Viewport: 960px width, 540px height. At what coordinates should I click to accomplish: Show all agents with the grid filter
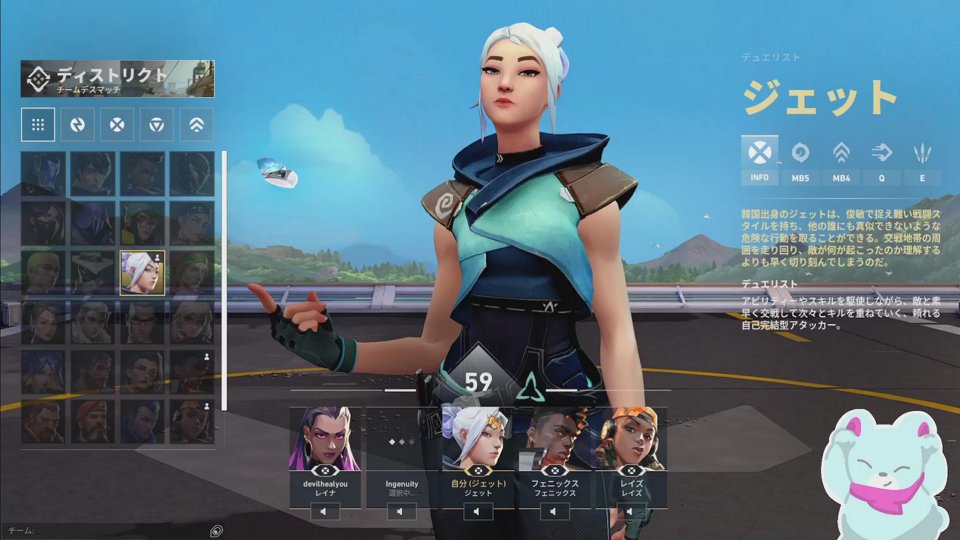click(x=37, y=125)
